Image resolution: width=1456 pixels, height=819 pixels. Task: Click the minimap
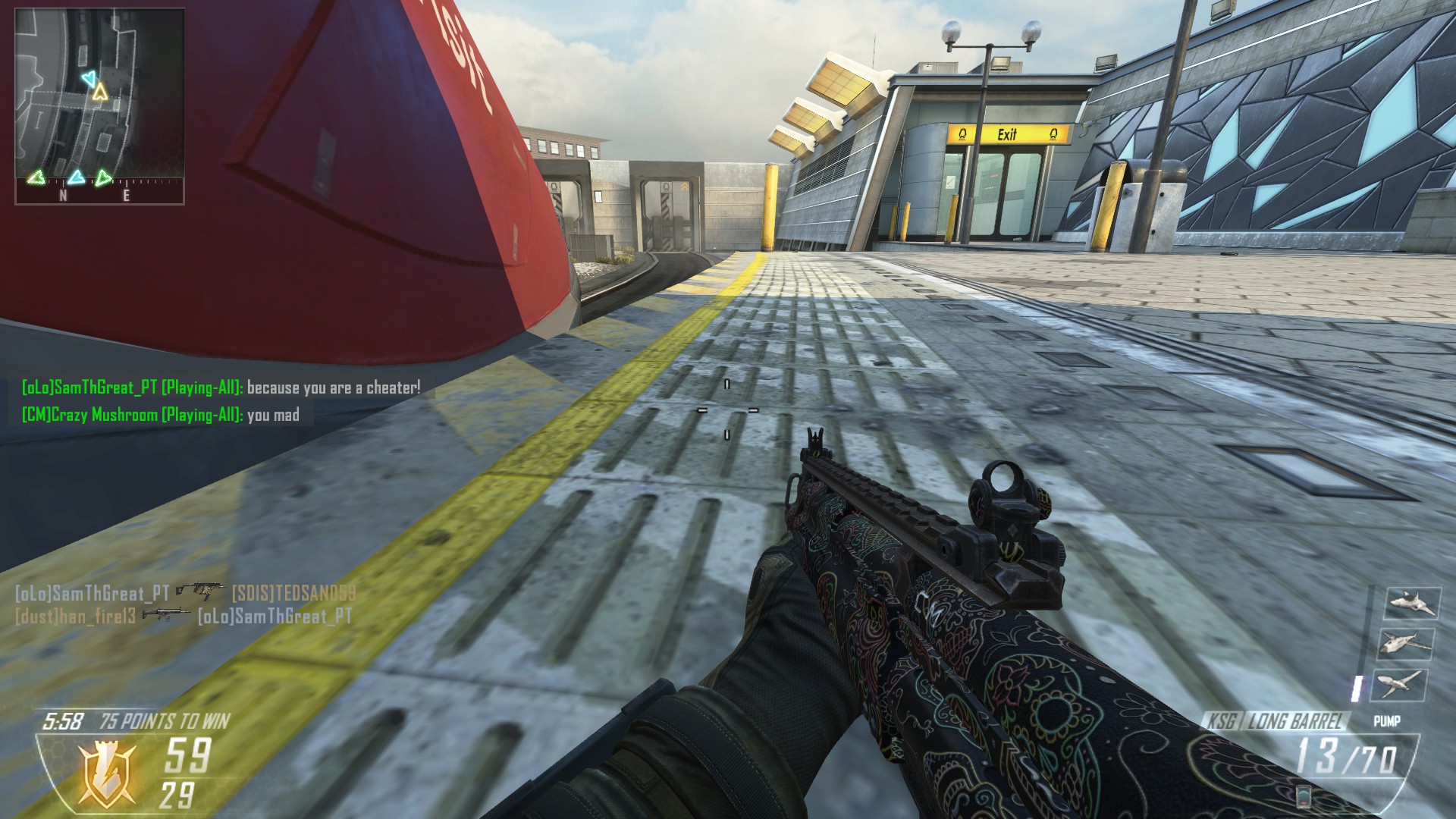(99, 105)
